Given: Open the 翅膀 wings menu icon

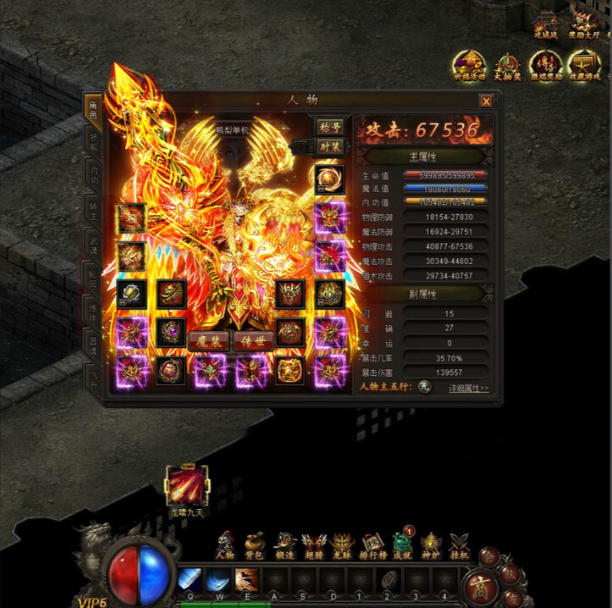Looking at the screenshot, I should pyautogui.click(x=314, y=545).
